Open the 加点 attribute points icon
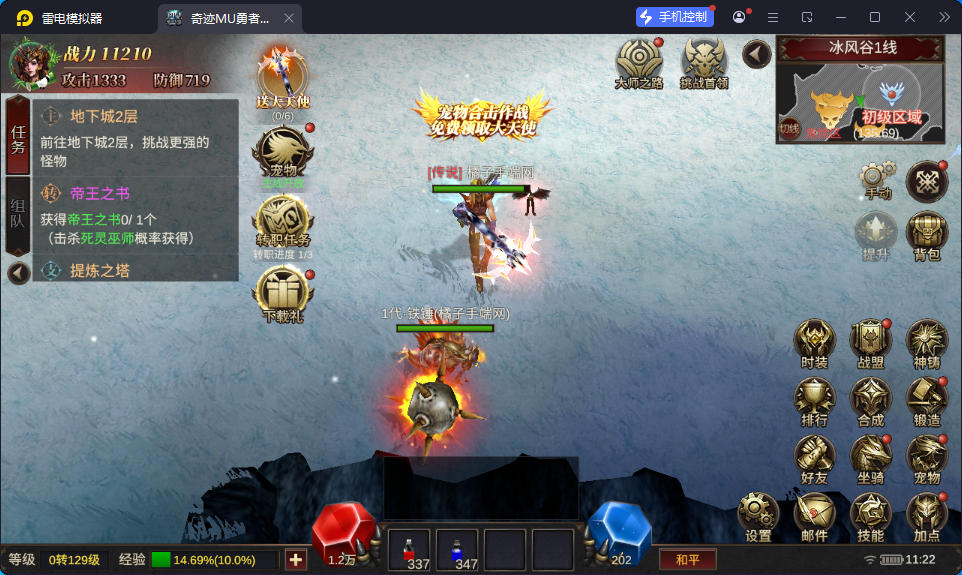Image resolution: width=962 pixels, height=575 pixels. point(926,514)
